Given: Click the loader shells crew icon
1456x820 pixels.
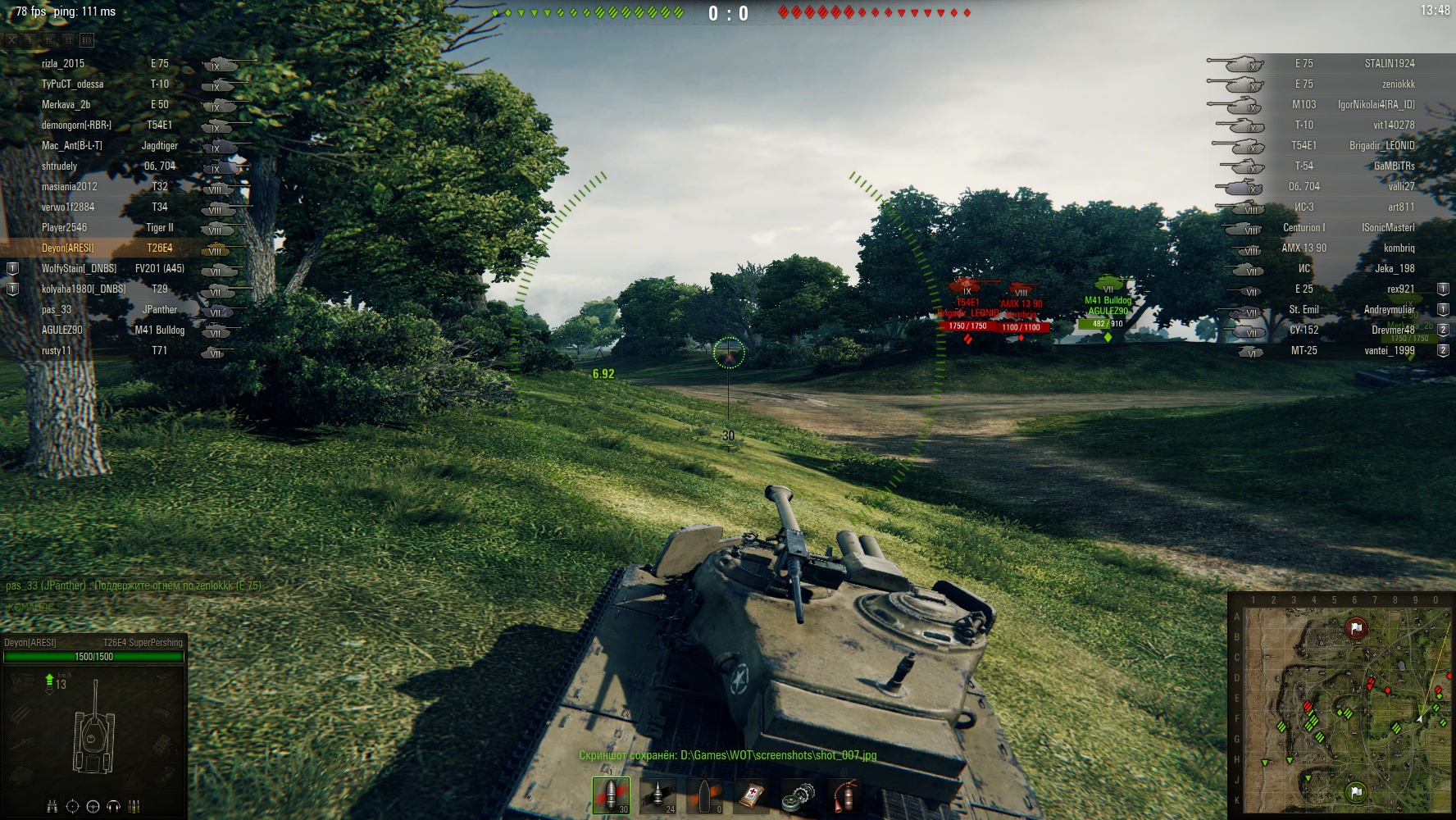Looking at the screenshot, I should pos(134,806).
